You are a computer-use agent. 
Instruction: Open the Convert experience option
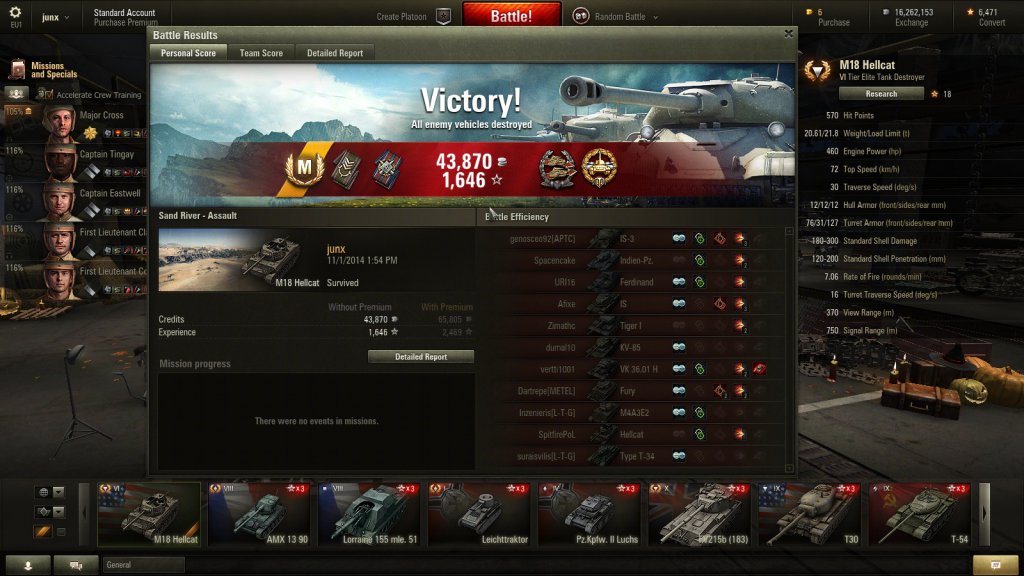(991, 17)
